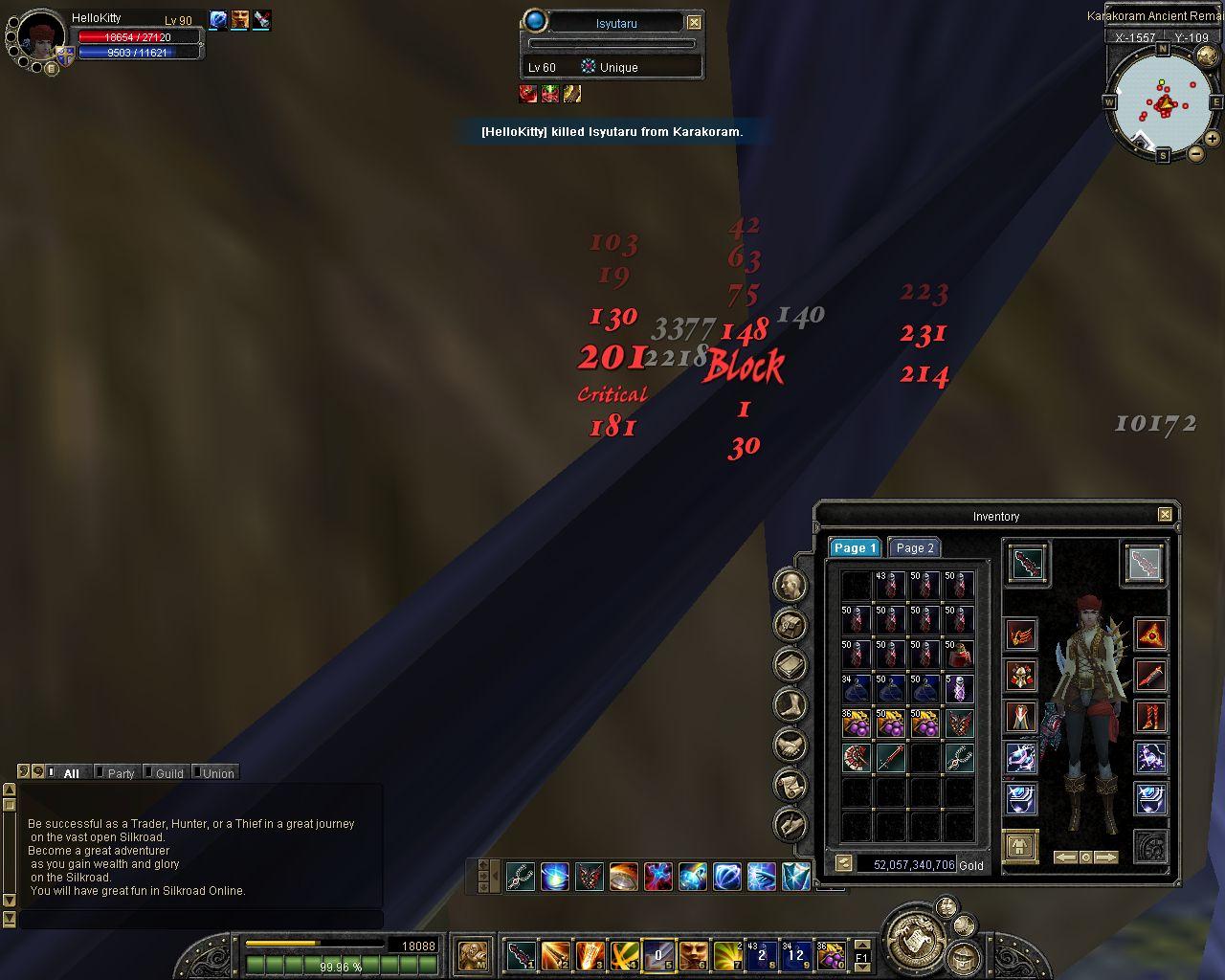Viewport: 1225px width, 980px height.
Task: Open the Guild chat tab
Action: pos(168,773)
